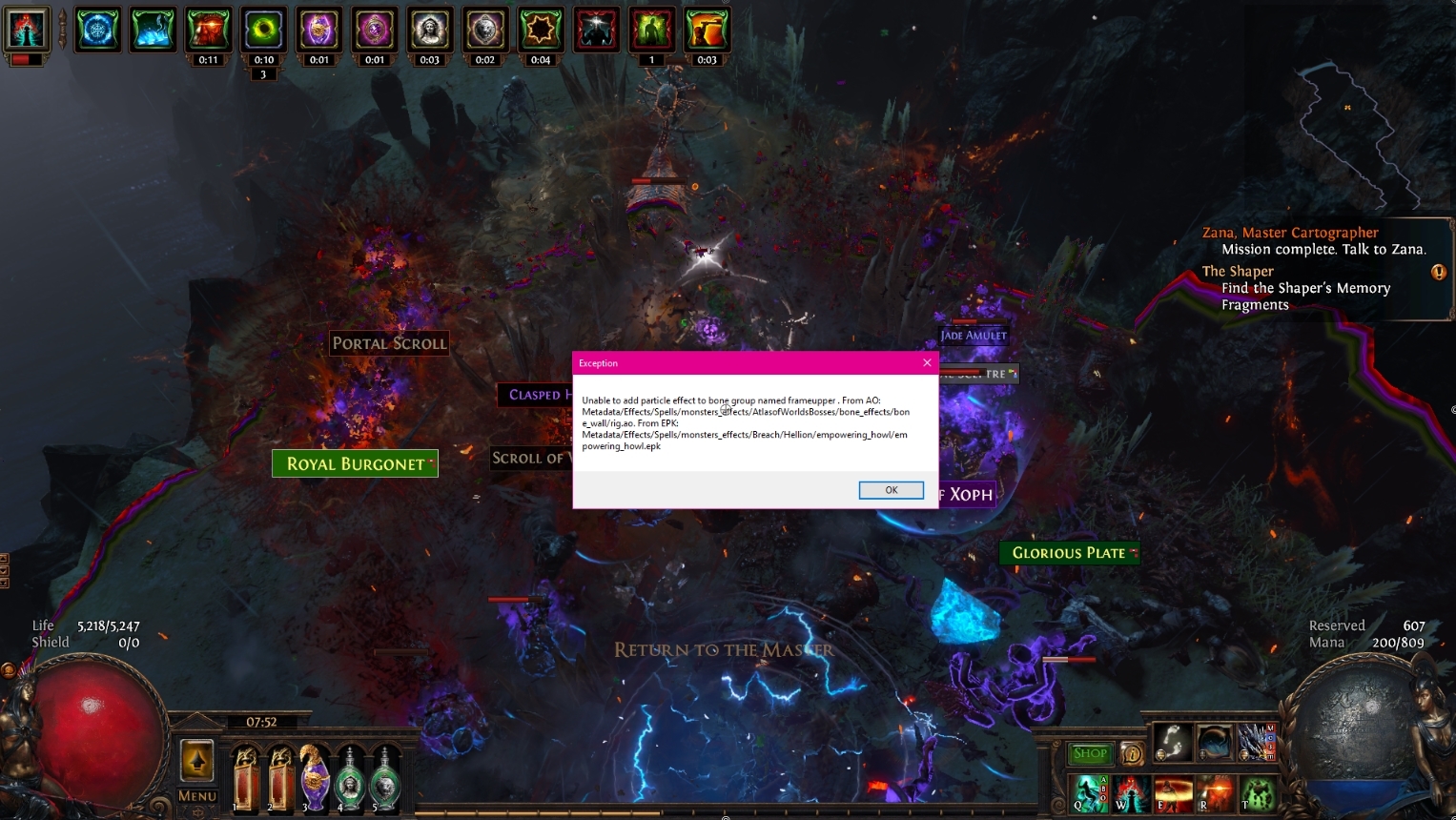Expand the small arrow on the left screen edge
Screen dimensions: 1456x820
pos(4,558)
